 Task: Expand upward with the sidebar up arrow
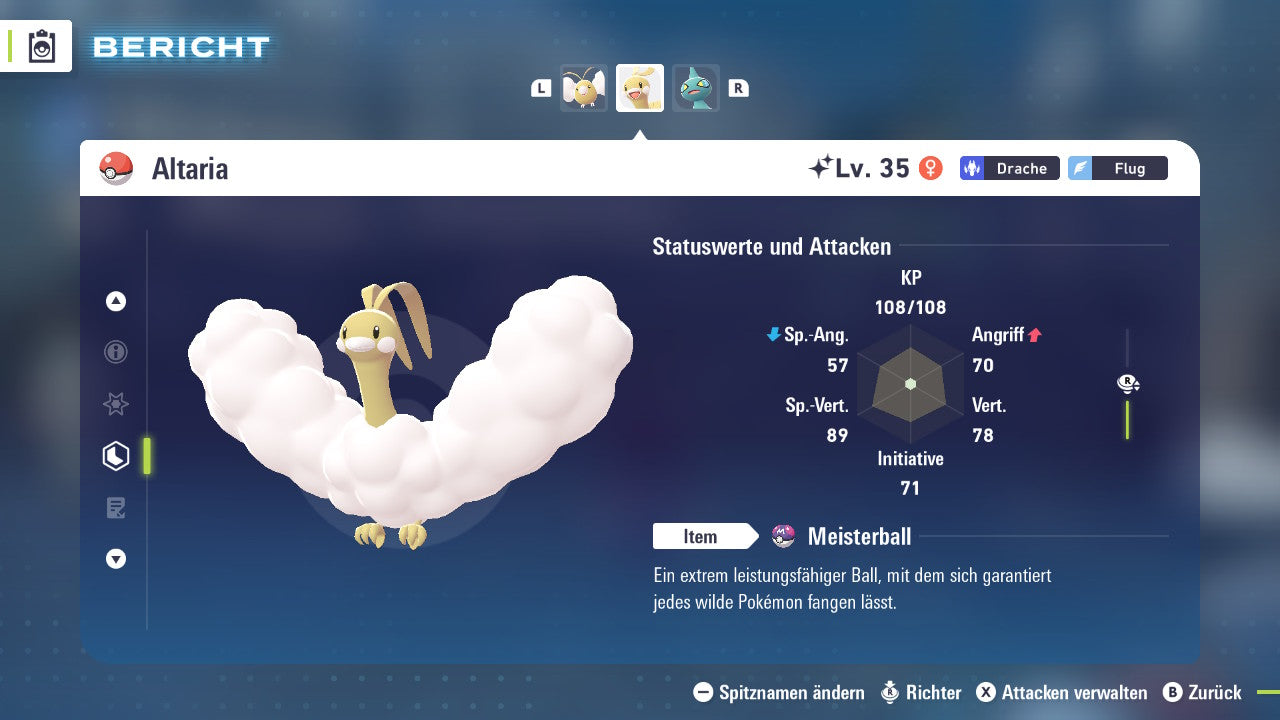click(115, 301)
